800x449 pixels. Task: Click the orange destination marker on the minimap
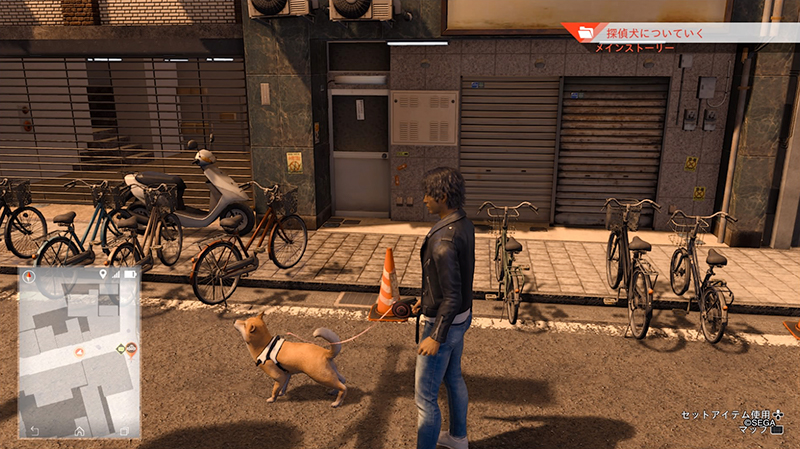(x=131, y=349)
